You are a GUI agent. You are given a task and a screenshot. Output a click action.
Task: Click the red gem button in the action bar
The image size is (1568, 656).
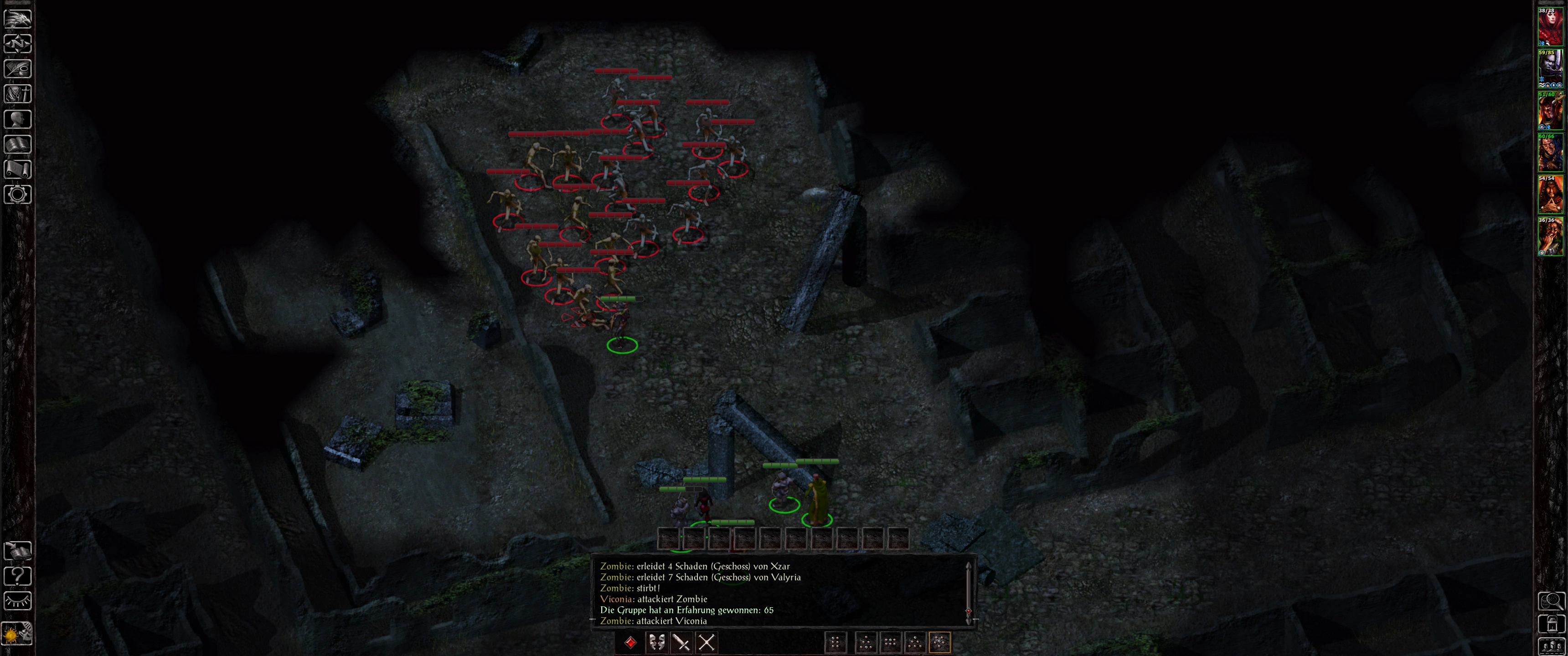click(x=630, y=643)
